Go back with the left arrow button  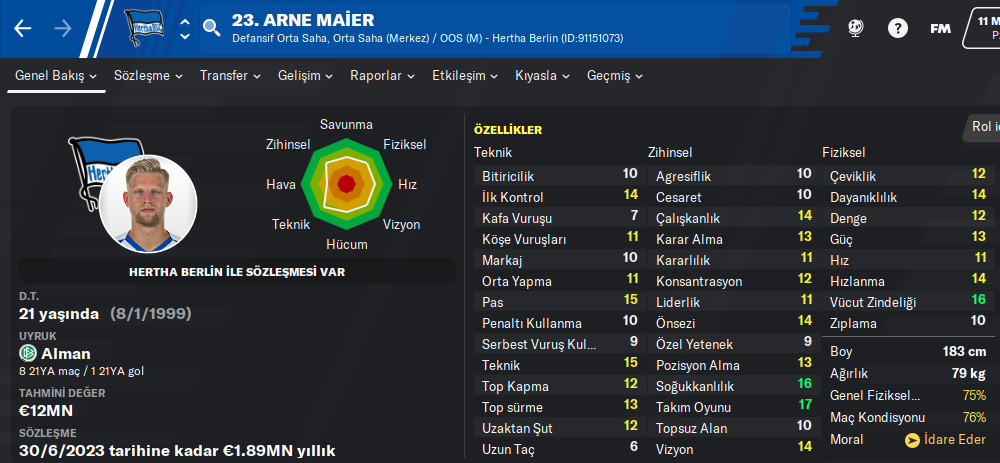point(23,28)
